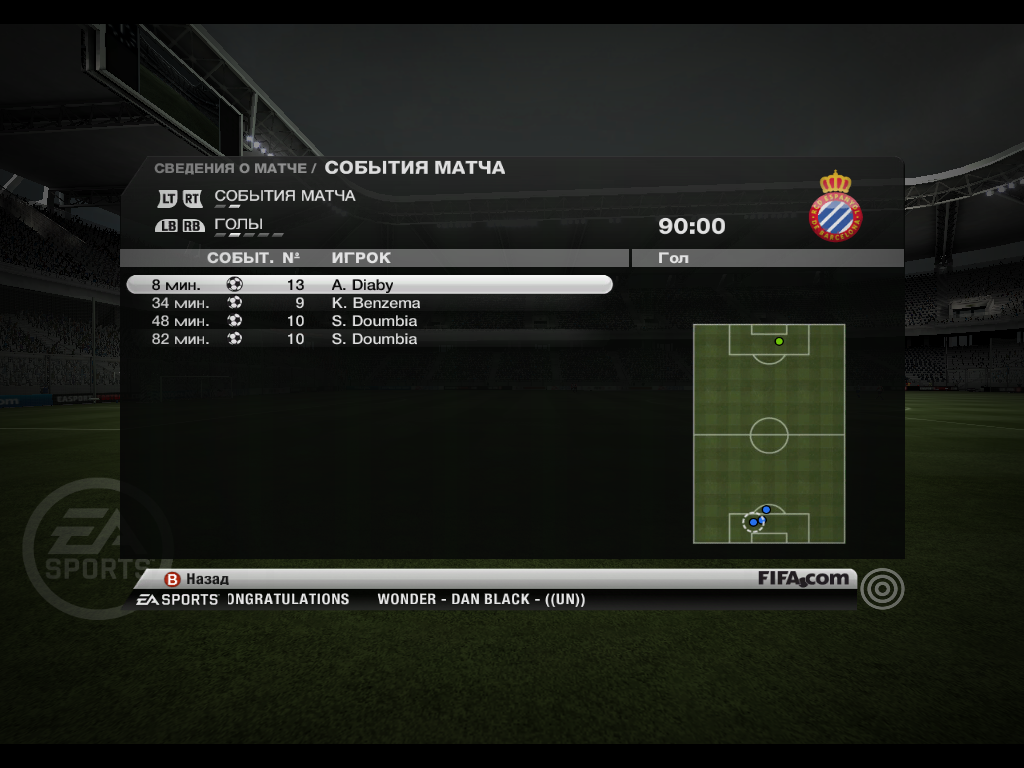The width and height of the screenshot is (1024, 768).
Task: Click the green goal marker on pitch map
Action: click(x=779, y=342)
